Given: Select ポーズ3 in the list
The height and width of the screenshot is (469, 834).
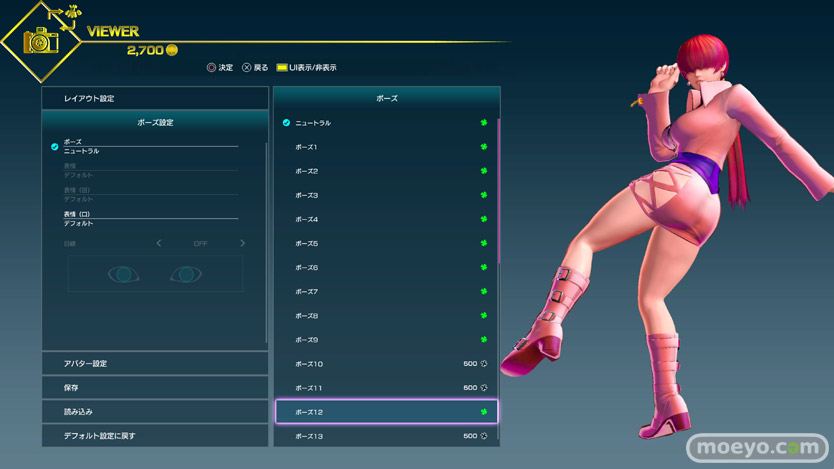Looking at the screenshot, I should [386, 195].
